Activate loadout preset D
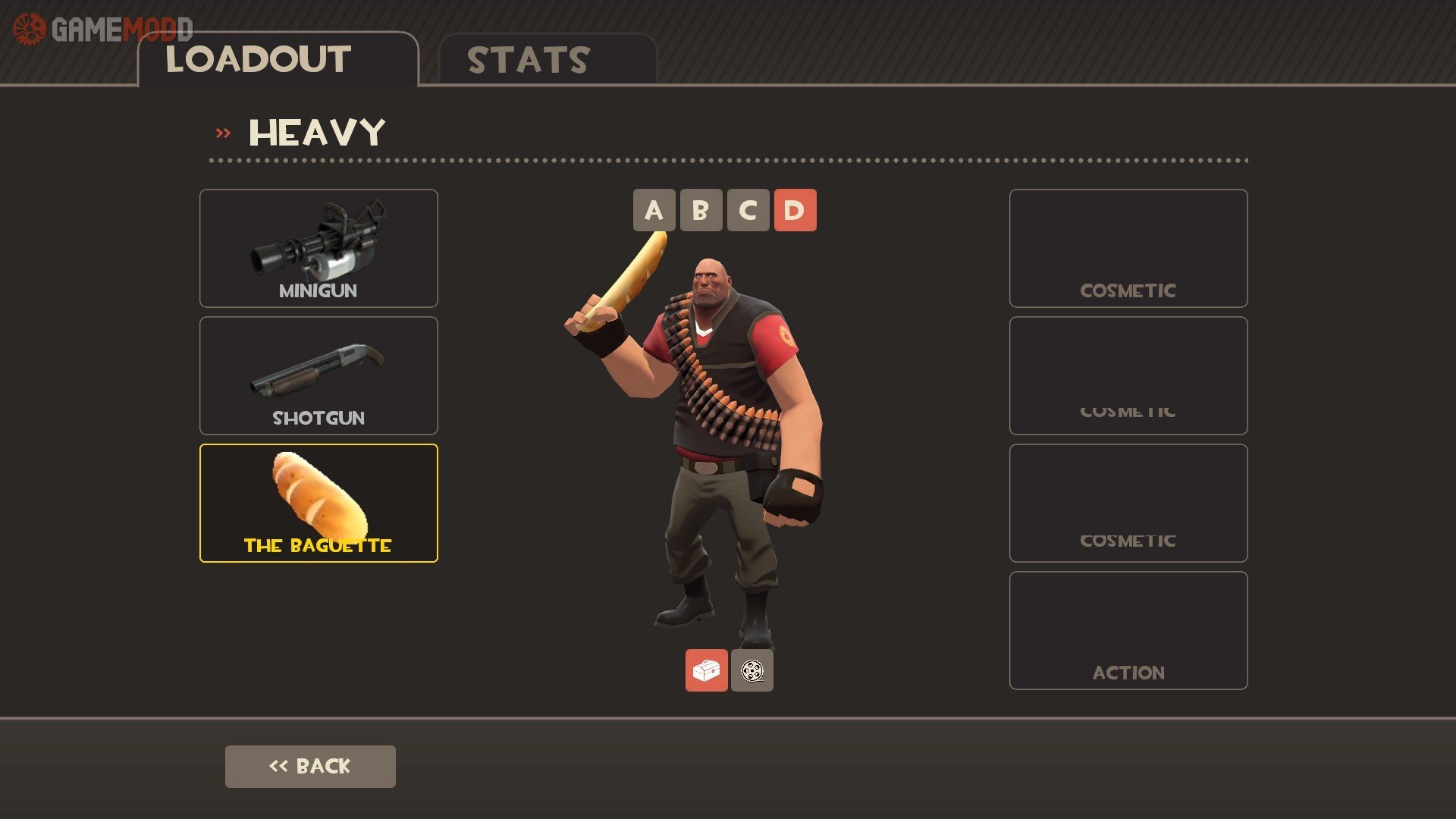The width and height of the screenshot is (1456, 819). [795, 210]
